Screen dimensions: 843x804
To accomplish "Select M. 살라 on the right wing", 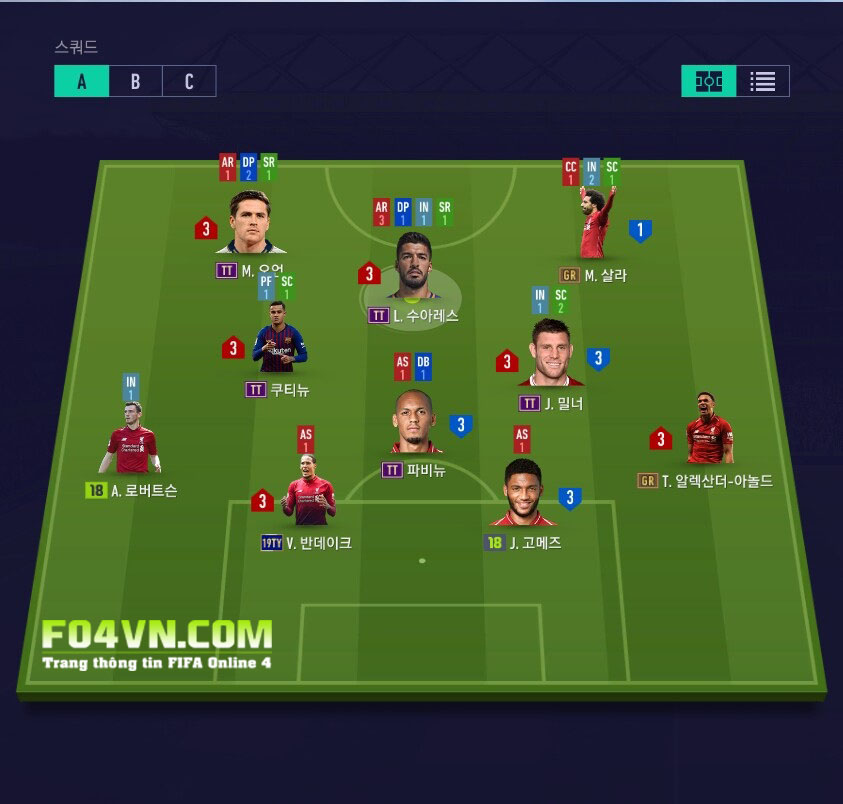I will (x=597, y=227).
